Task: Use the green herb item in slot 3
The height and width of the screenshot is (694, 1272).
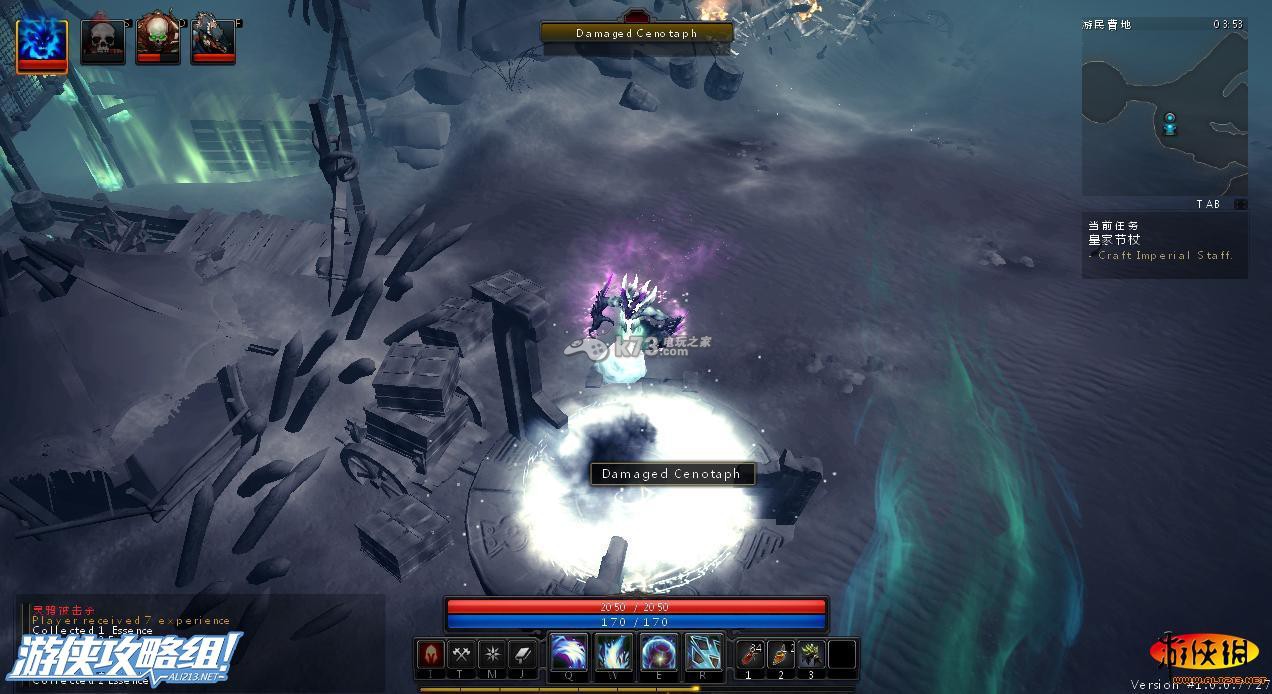Action: tap(812, 654)
